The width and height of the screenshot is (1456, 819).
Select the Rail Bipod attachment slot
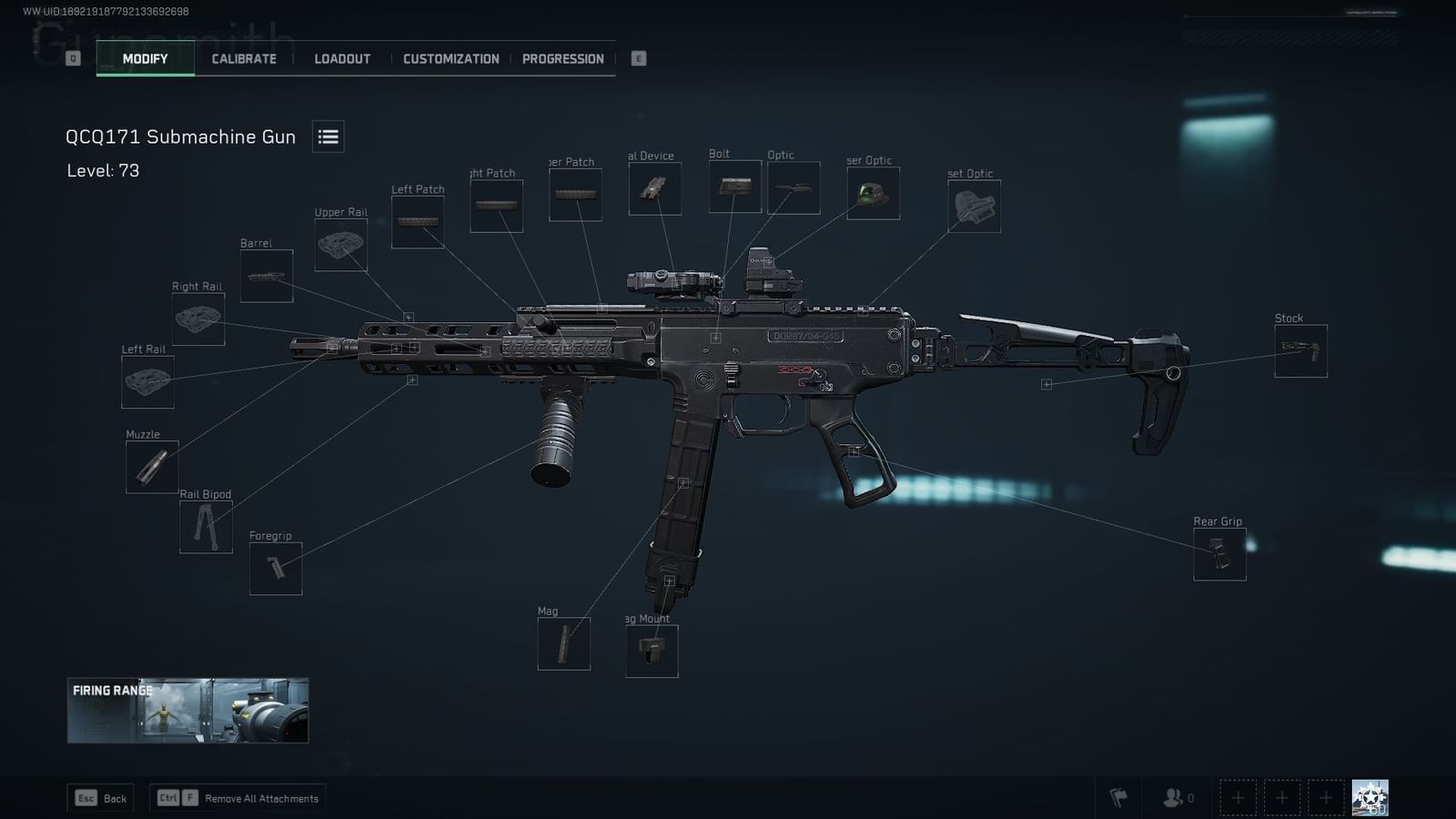pyautogui.click(x=208, y=526)
